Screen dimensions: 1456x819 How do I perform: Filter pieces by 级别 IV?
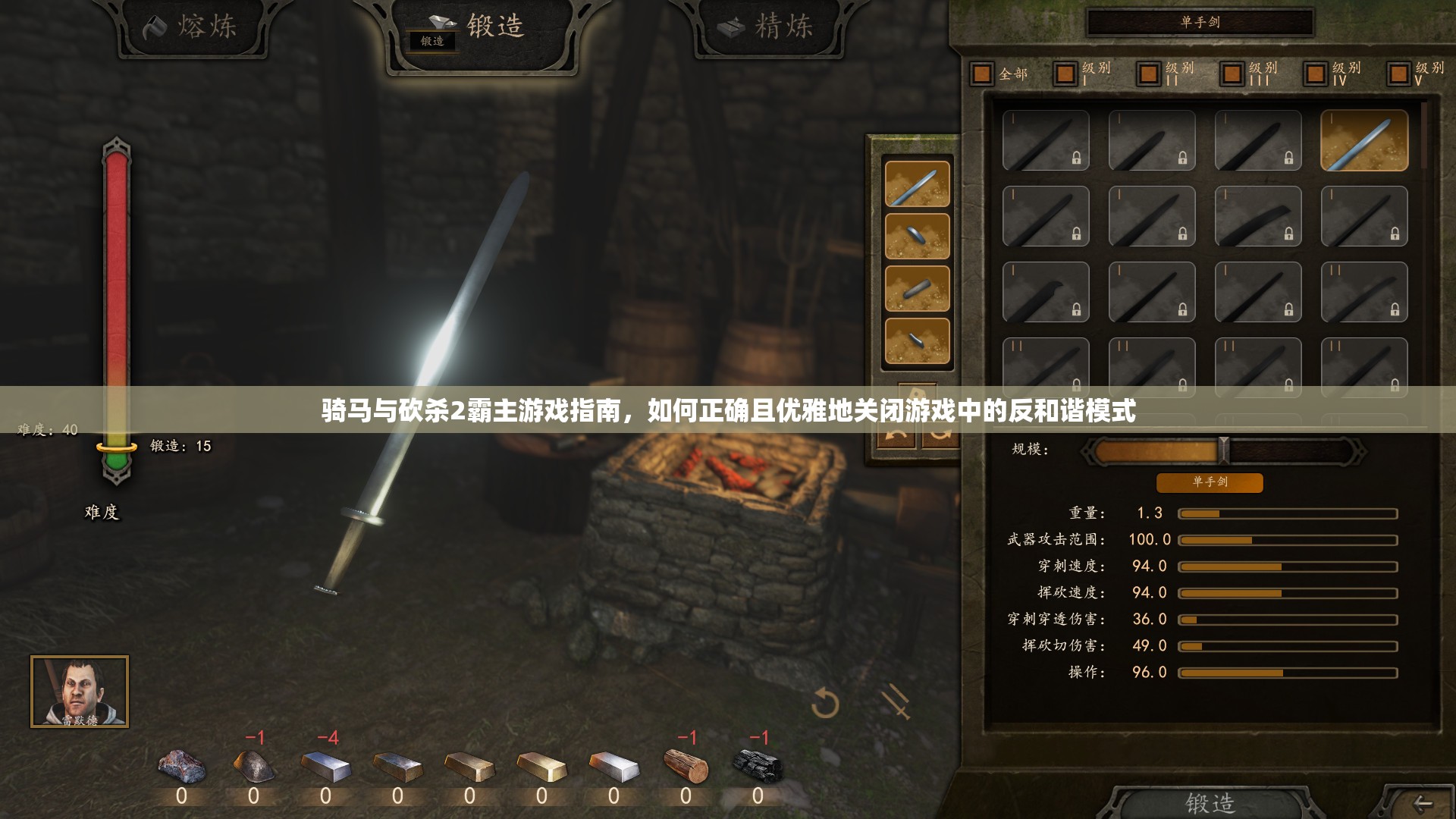[x=1316, y=74]
